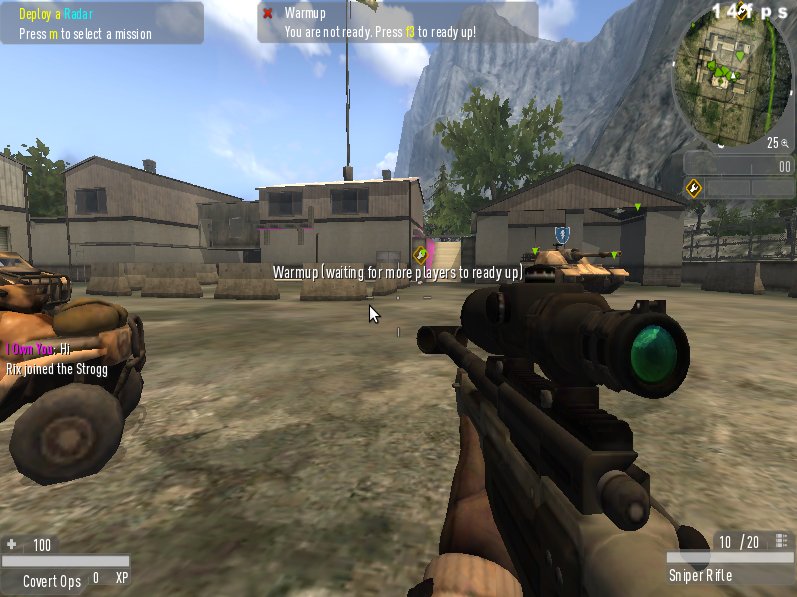
Task: Click the Covert Ops class label
Action: (x=52, y=579)
